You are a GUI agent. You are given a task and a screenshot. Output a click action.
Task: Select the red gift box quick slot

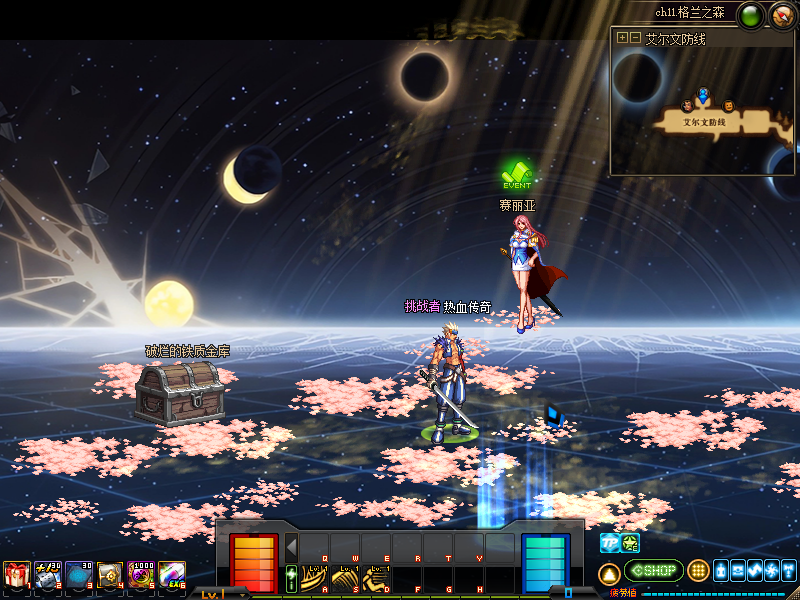click(x=16, y=574)
